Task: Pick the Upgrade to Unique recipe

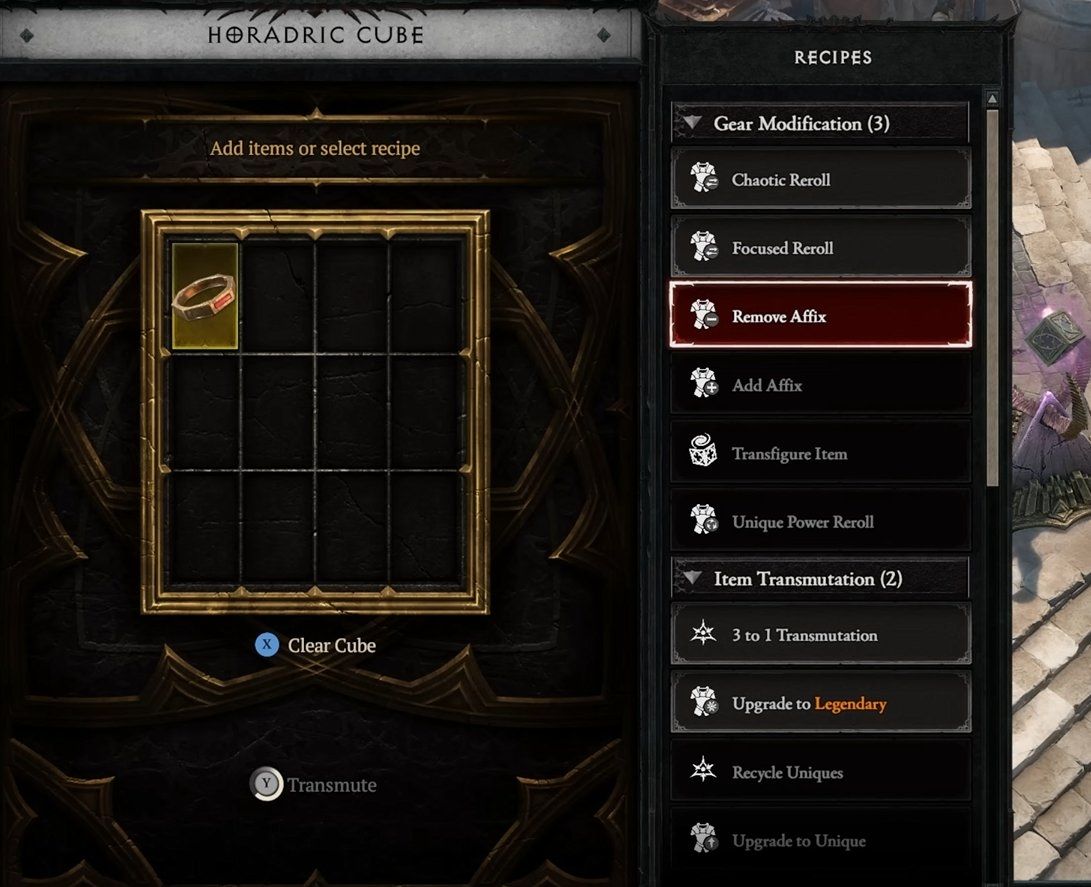Action: (820, 841)
